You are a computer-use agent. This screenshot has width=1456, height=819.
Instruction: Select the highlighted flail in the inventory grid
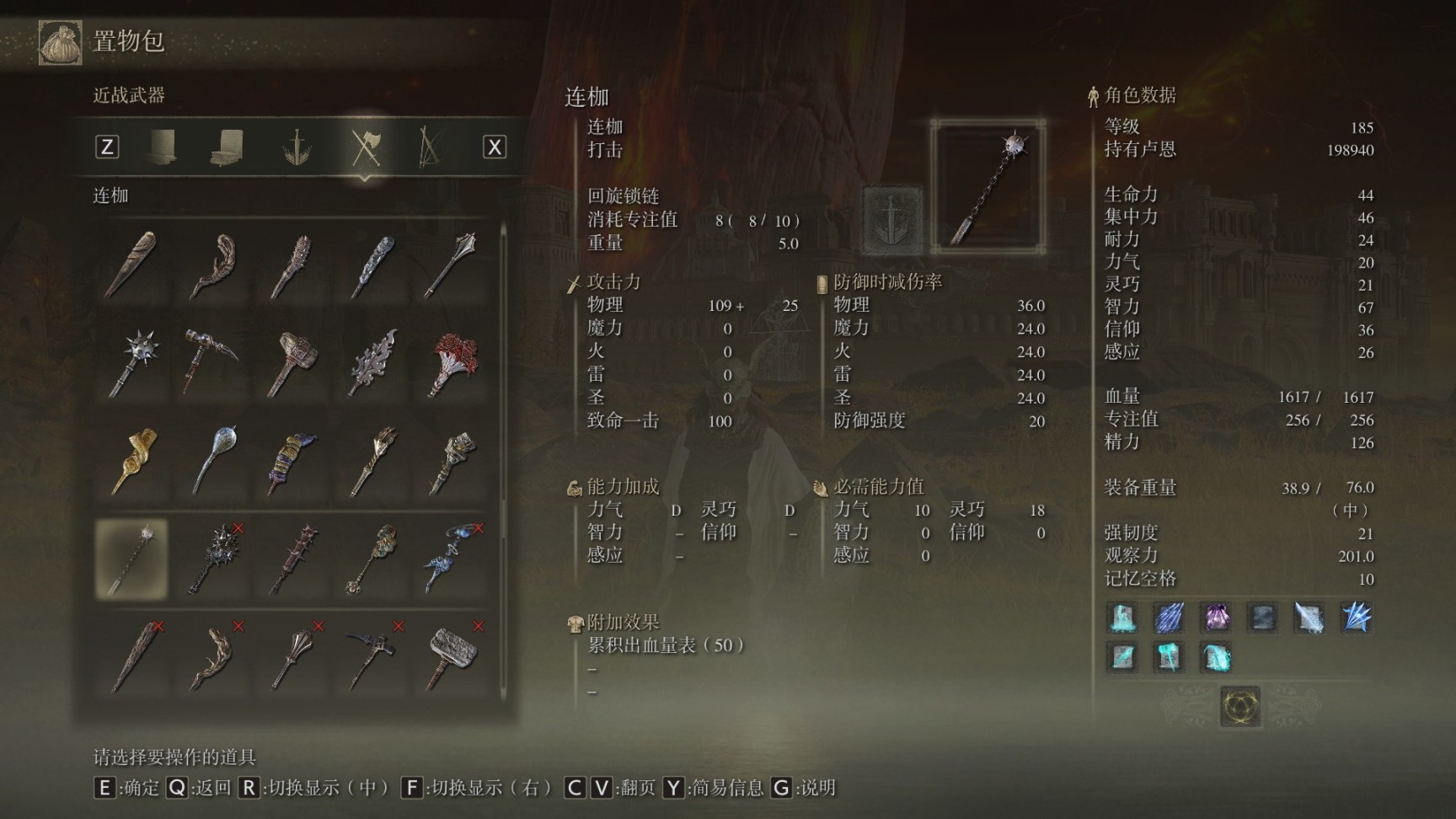click(132, 559)
